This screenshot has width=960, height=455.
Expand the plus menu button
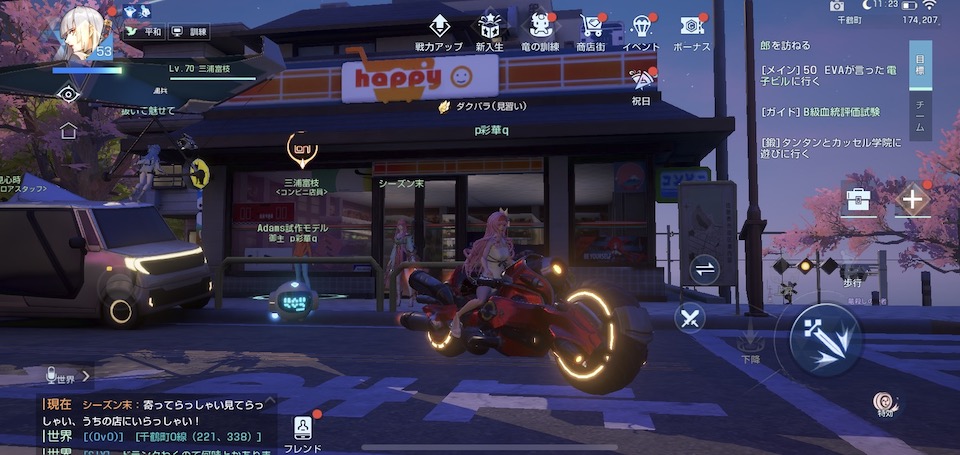(912, 199)
